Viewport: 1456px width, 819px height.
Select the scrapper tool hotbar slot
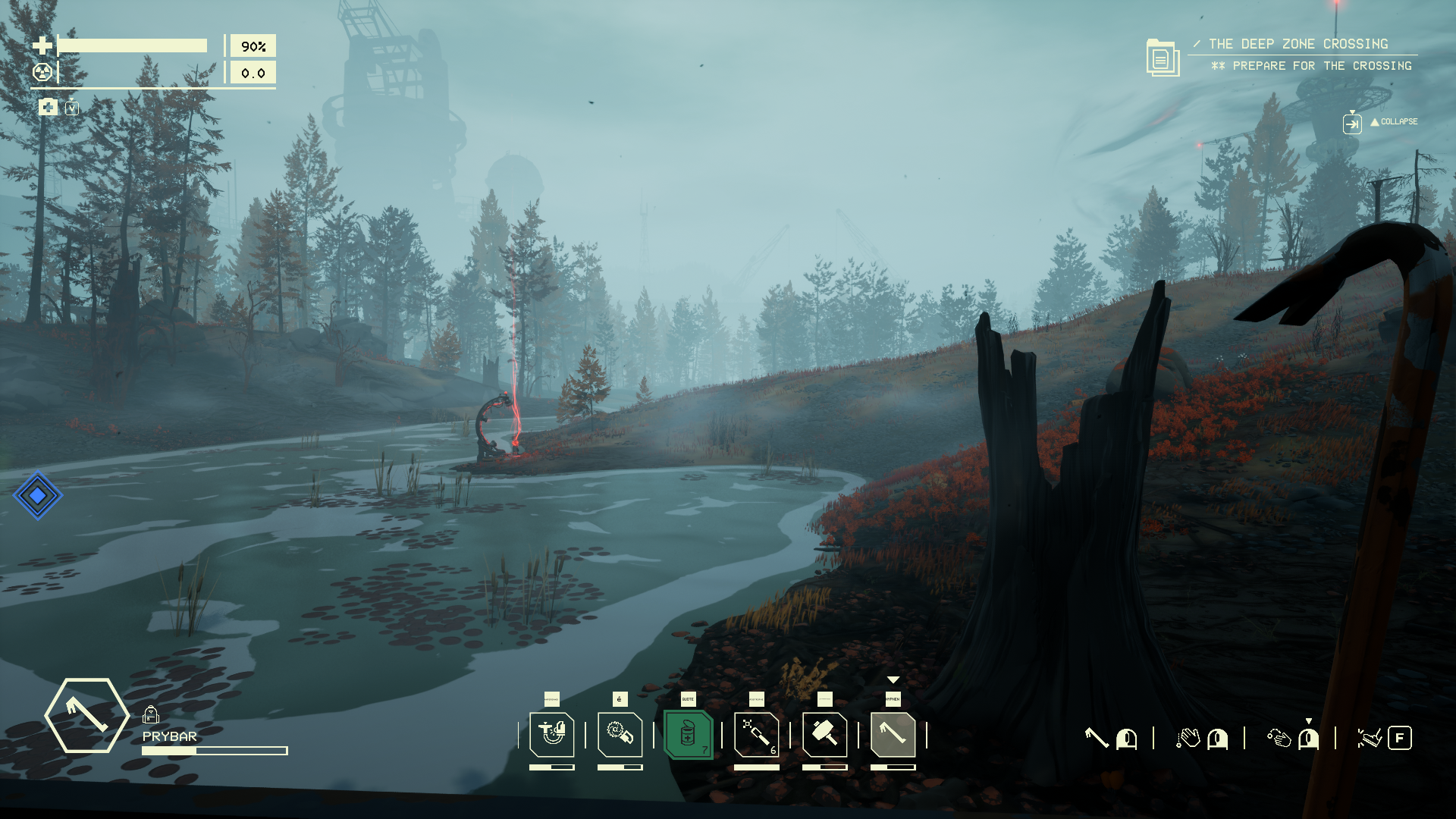pos(551,734)
